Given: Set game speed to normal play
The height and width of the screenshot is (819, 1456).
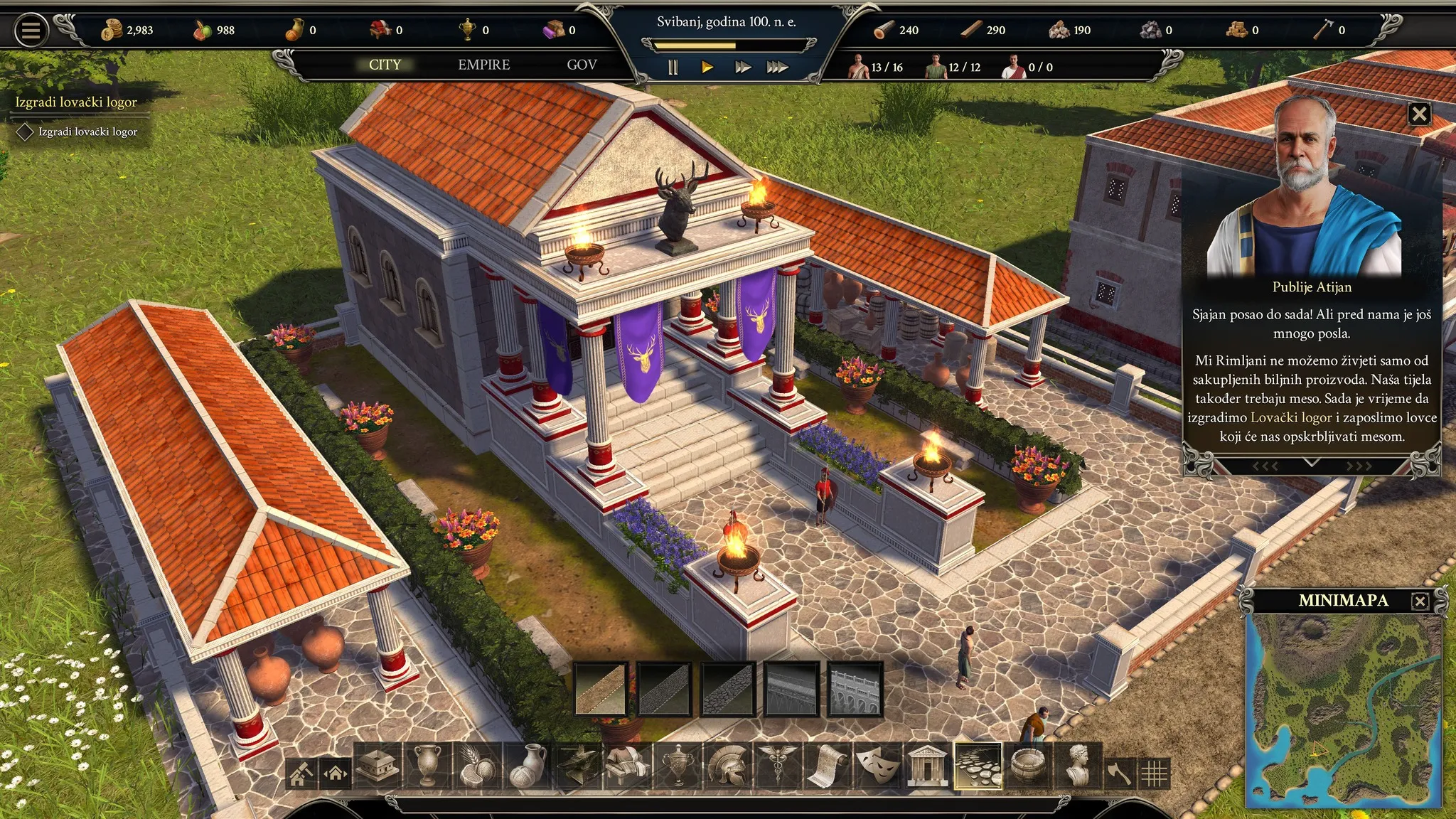Looking at the screenshot, I should [x=707, y=68].
